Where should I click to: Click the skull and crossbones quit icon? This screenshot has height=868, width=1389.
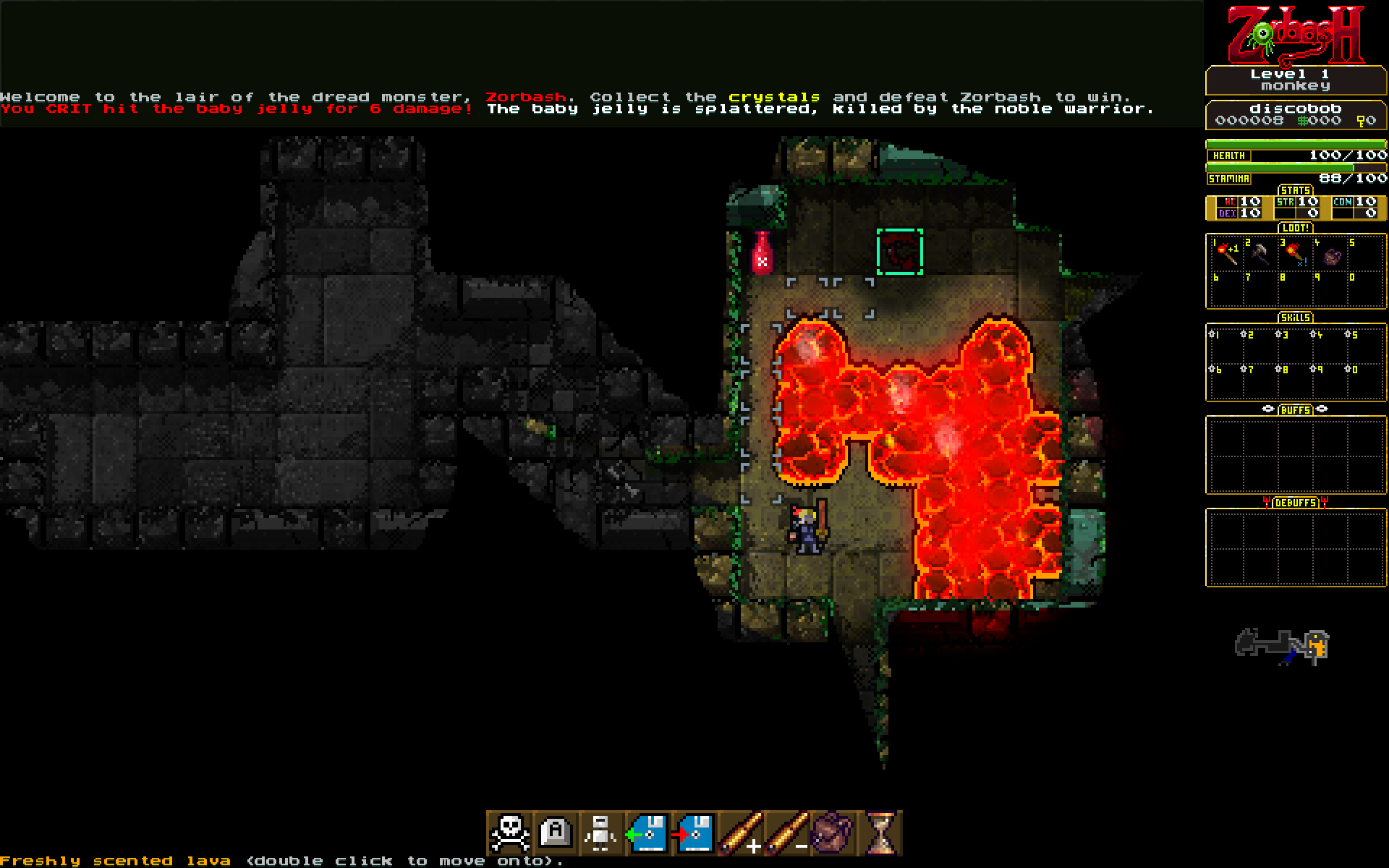pyautogui.click(x=510, y=833)
